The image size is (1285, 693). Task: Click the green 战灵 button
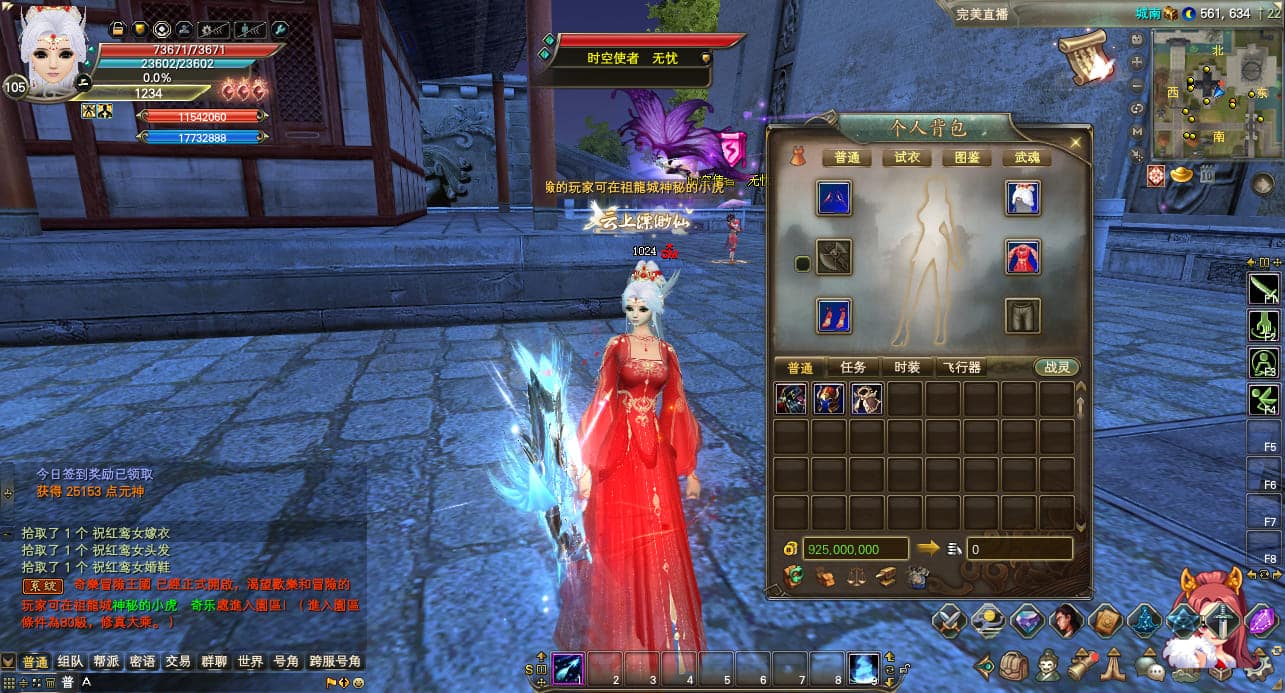coord(1057,367)
